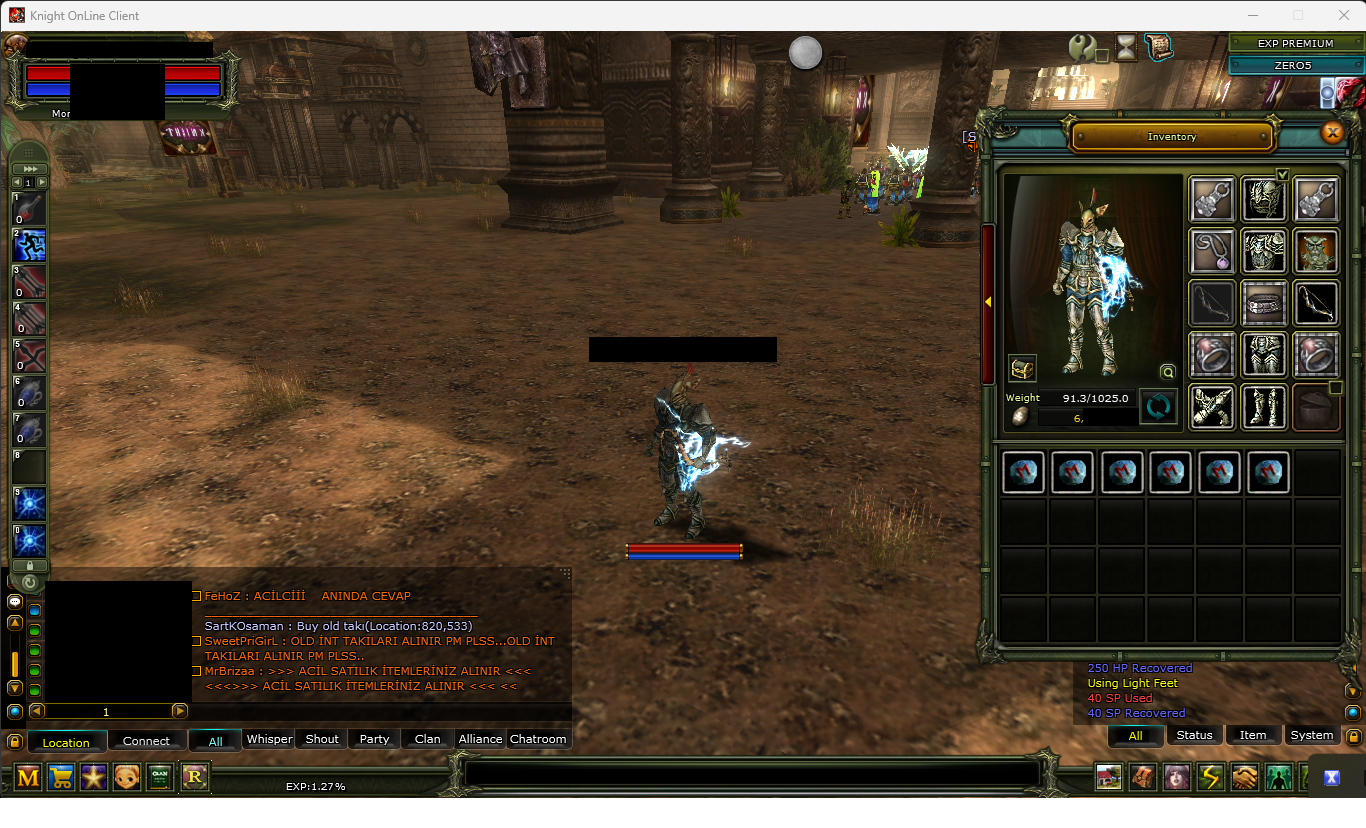The image size is (1366, 828).
Task: Advance to next chat page with right arrow
Action: click(x=180, y=711)
